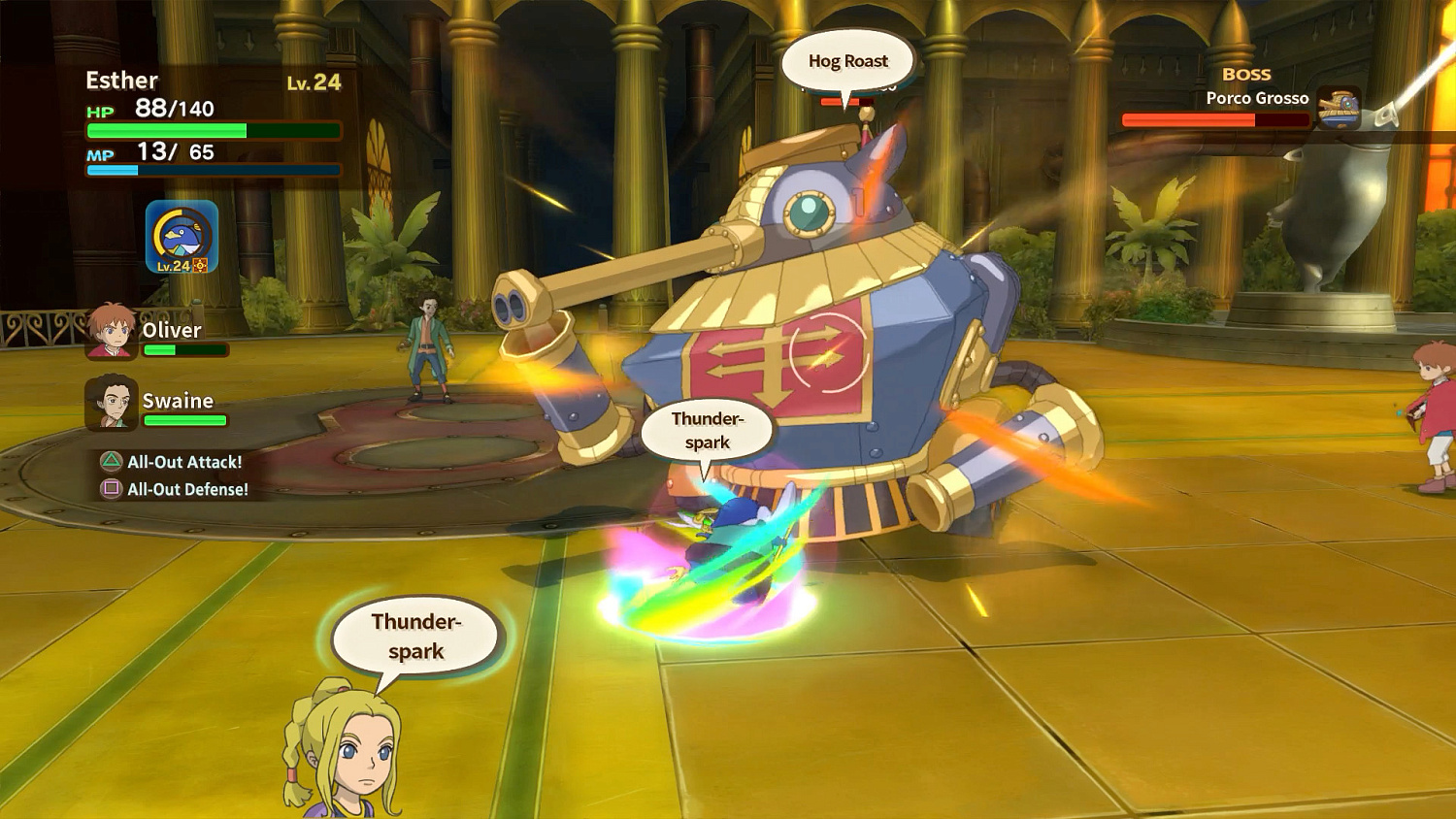Click Oliver's HP bar
The width and height of the screenshot is (1456, 819).
(185, 351)
